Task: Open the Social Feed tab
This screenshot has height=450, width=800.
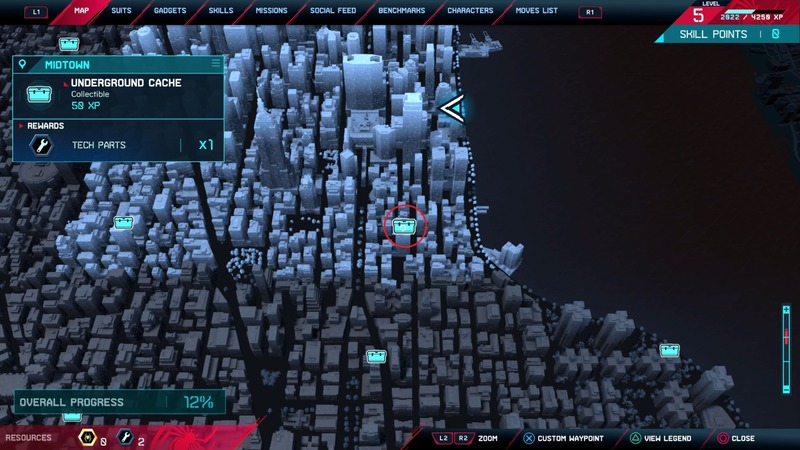Action: [334, 11]
